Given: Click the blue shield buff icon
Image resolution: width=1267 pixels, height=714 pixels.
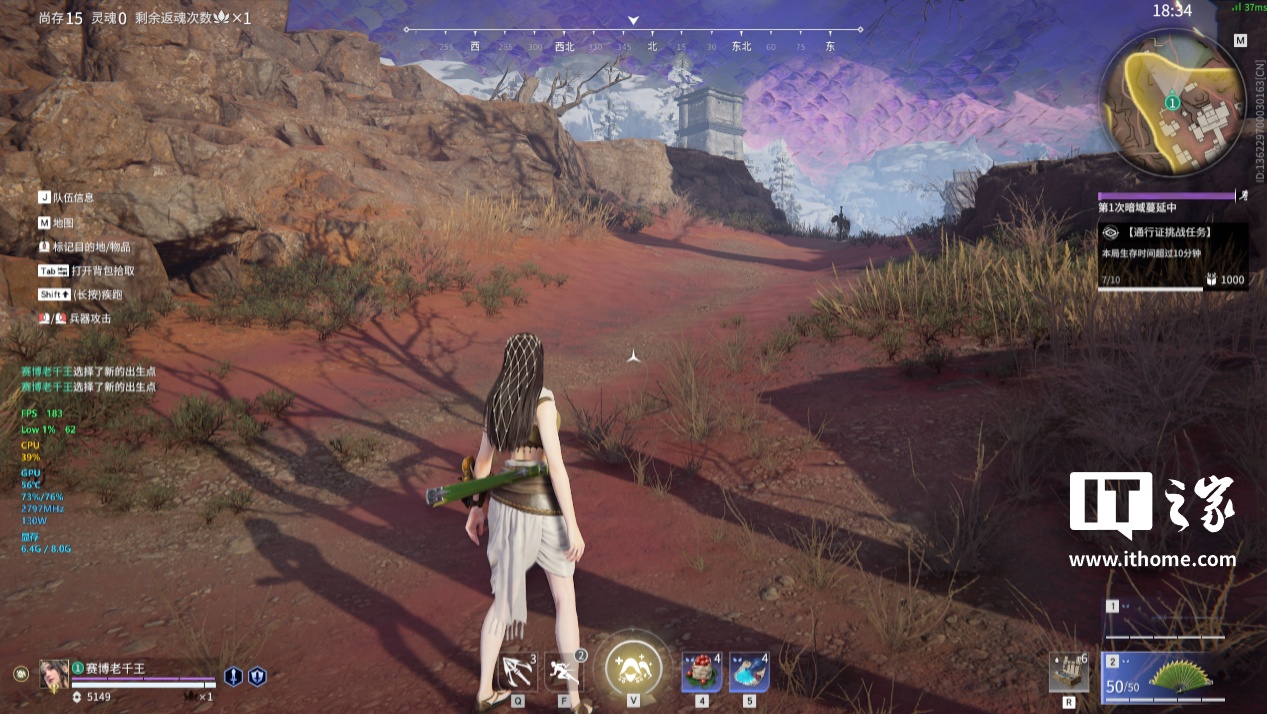Looking at the screenshot, I should point(257,676).
